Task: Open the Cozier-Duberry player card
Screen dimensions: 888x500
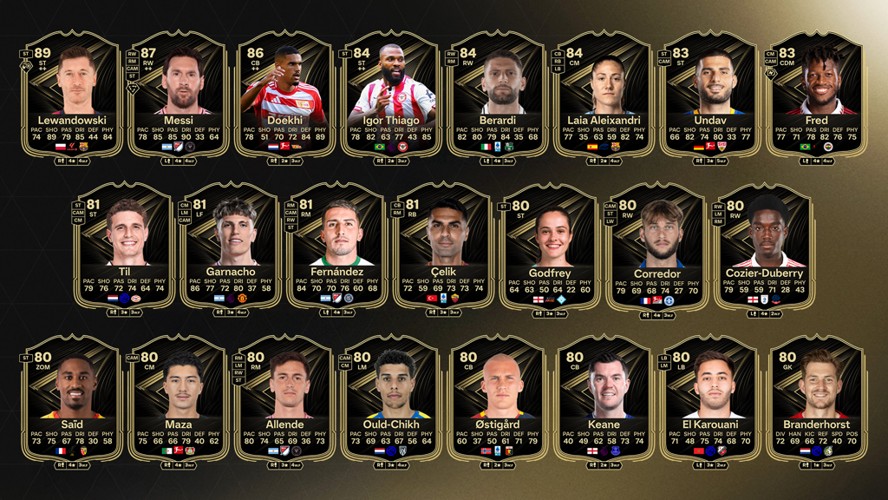Action: coord(764,247)
